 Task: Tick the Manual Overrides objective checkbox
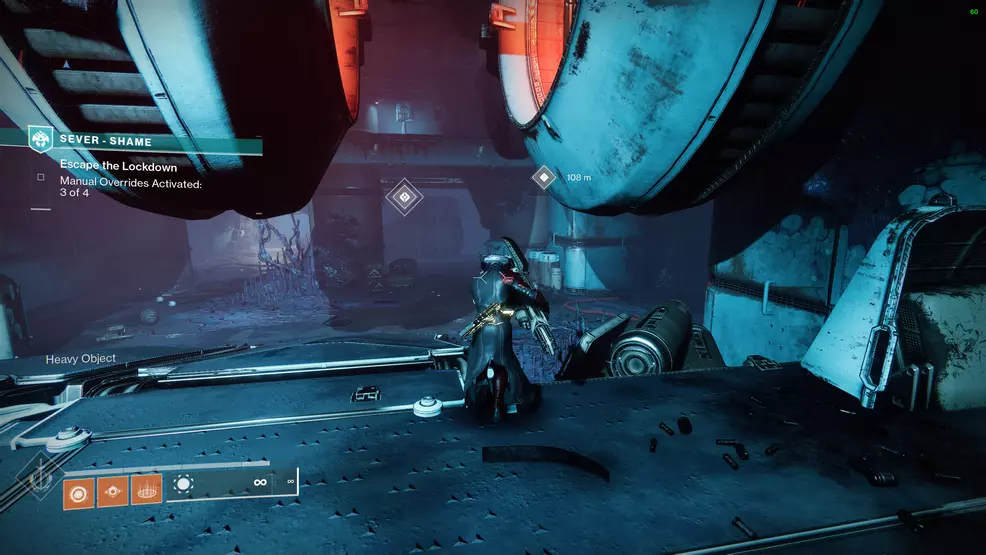pyautogui.click(x=41, y=178)
